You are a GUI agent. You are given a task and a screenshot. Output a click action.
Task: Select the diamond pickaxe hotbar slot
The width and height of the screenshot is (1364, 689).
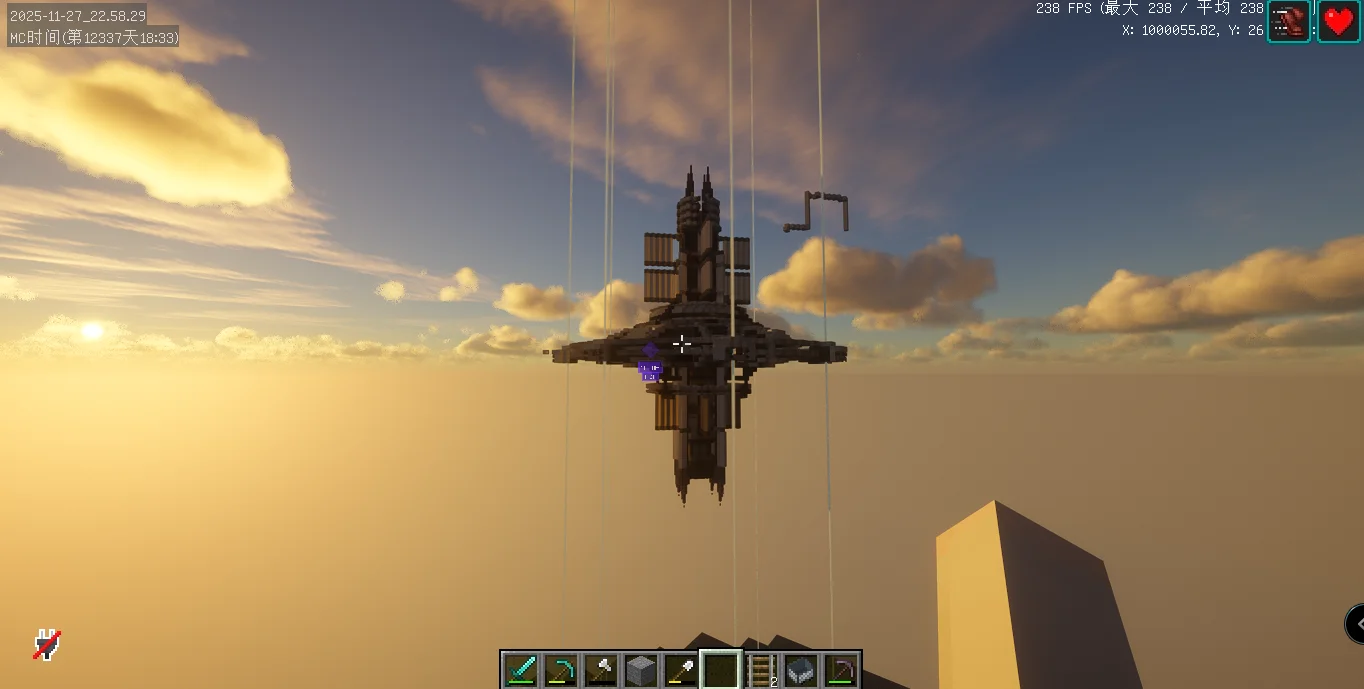(561, 669)
